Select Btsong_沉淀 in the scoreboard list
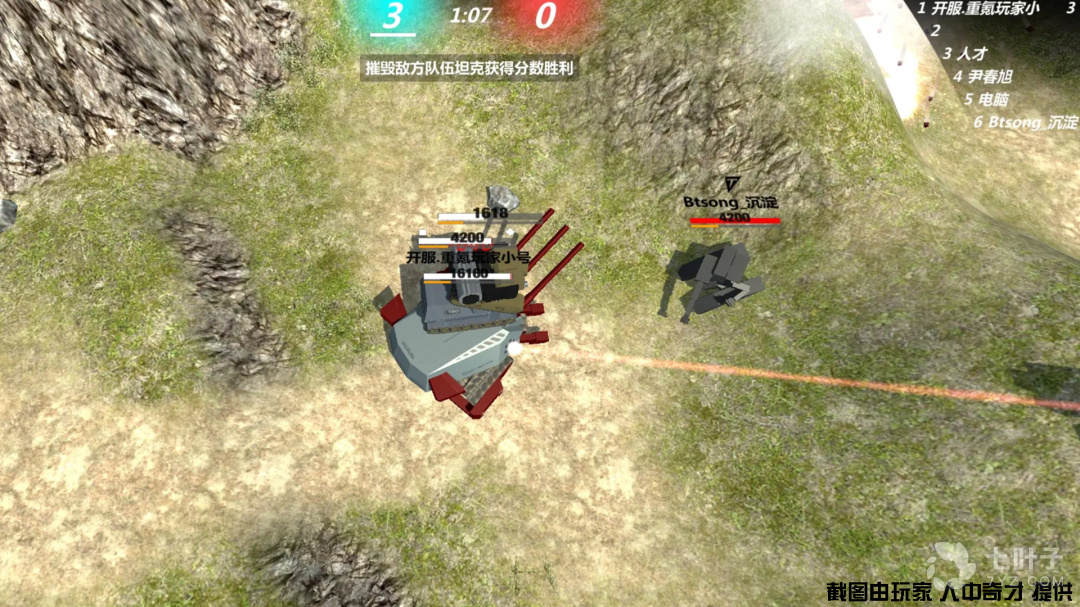 coord(1030,122)
